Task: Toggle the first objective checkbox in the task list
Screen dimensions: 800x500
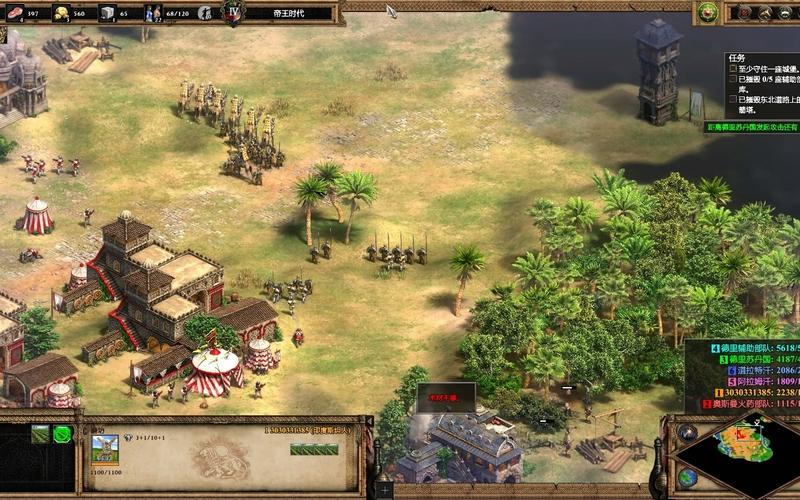Action: click(733, 68)
